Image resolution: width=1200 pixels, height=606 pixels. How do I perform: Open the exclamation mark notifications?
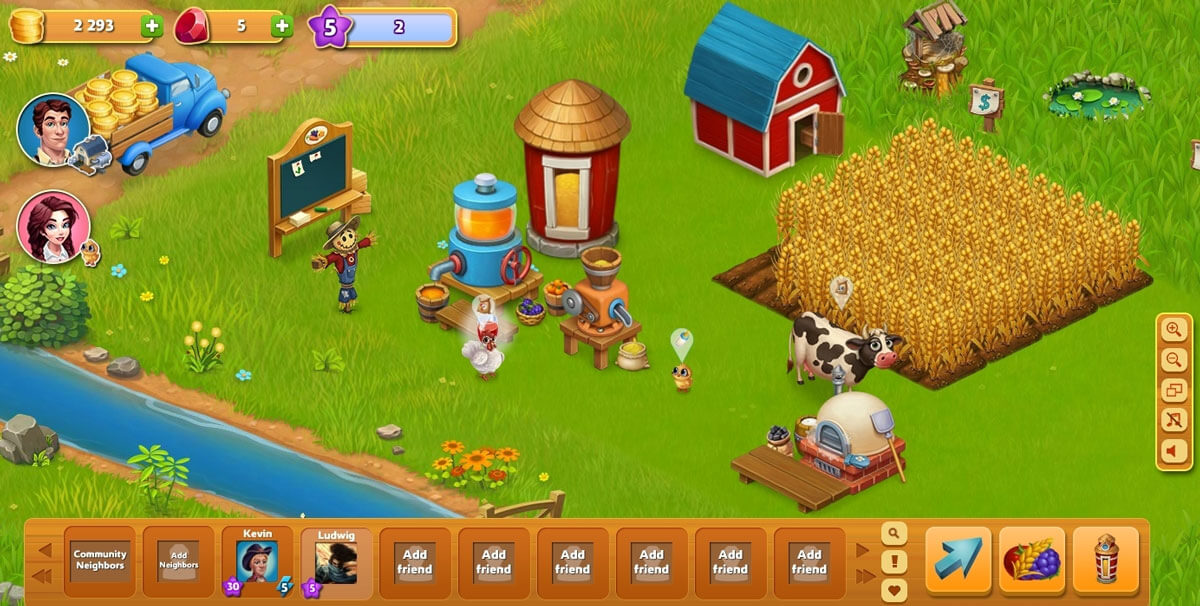coord(893,562)
